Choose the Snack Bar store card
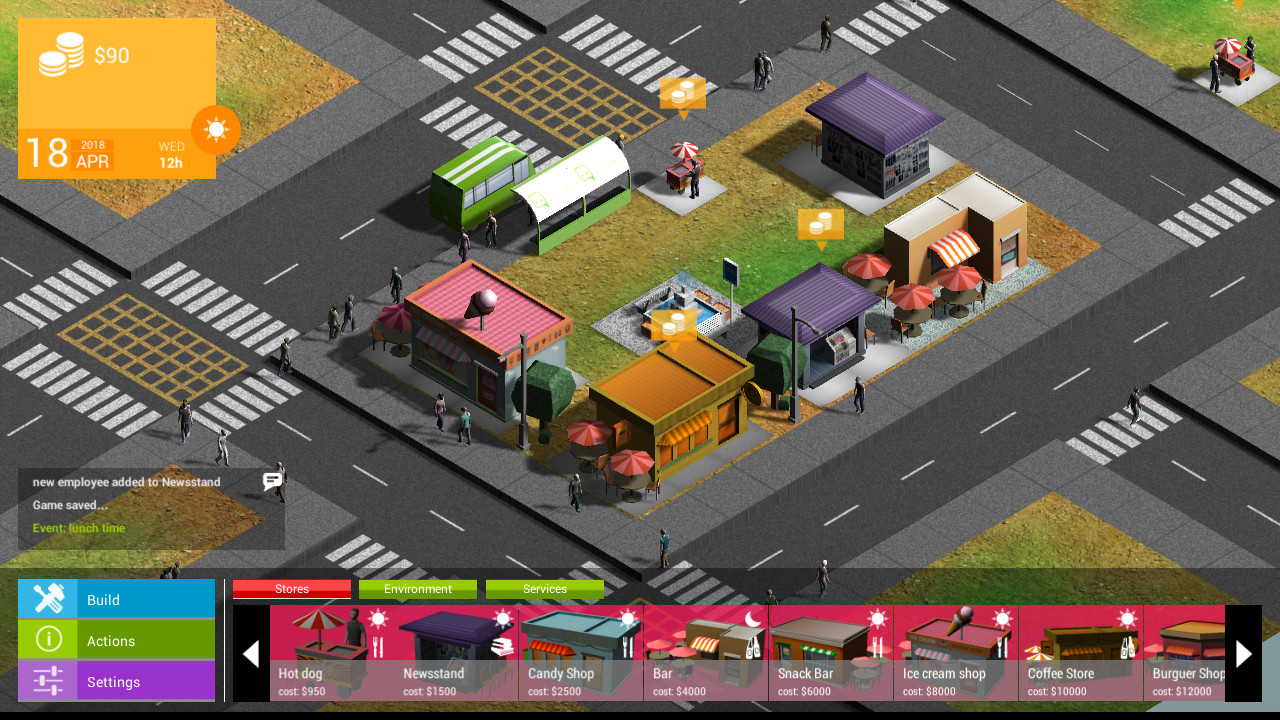The image size is (1280, 720). tap(831, 652)
